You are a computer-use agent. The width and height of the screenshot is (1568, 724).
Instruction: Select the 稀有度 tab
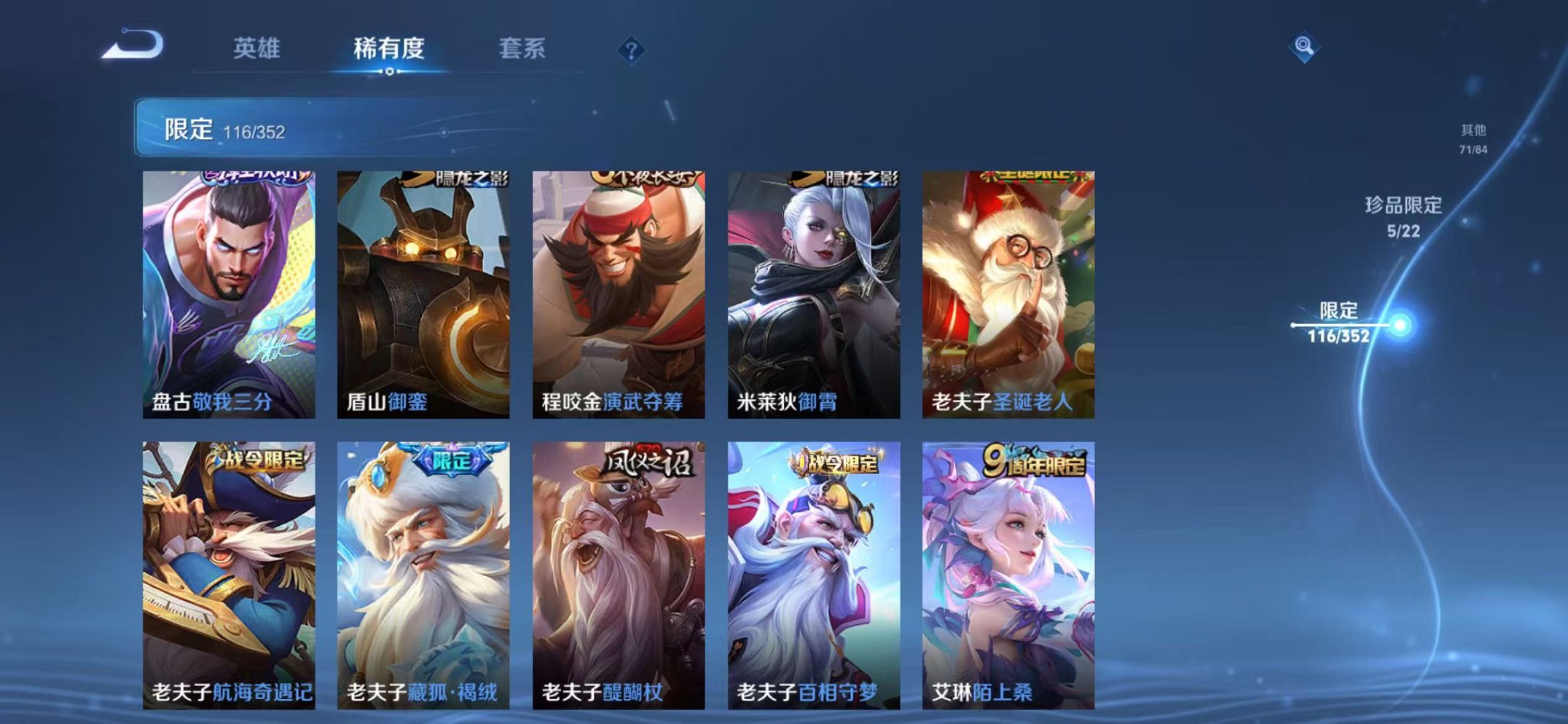point(390,47)
